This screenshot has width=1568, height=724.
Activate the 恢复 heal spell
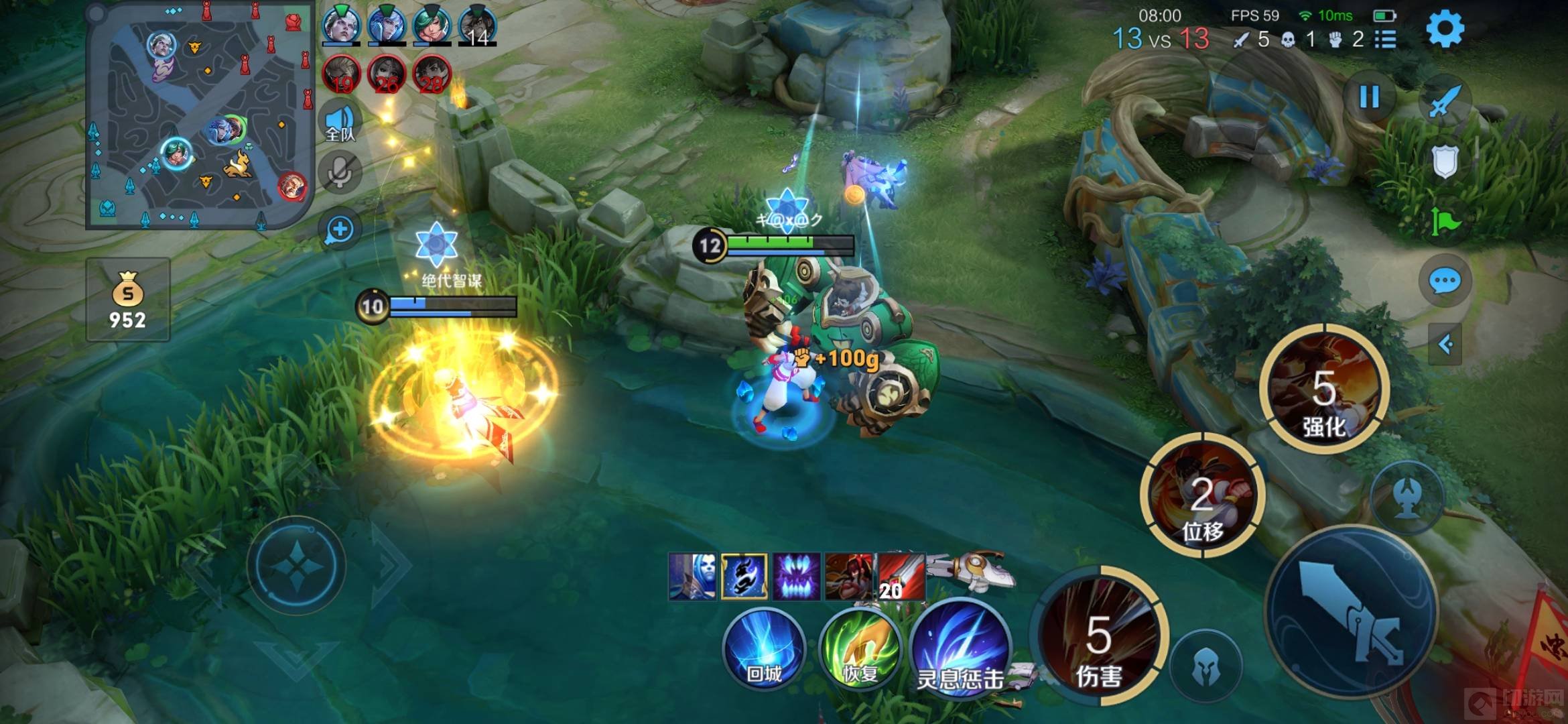pos(860,649)
